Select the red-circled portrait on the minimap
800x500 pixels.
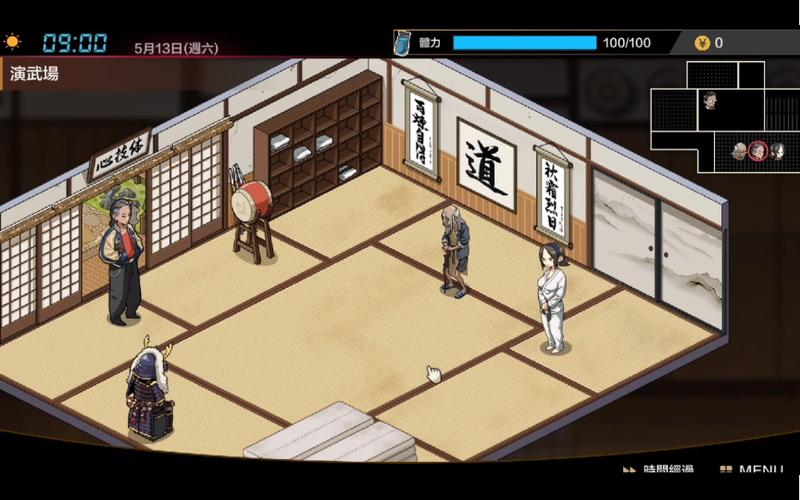(x=758, y=151)
